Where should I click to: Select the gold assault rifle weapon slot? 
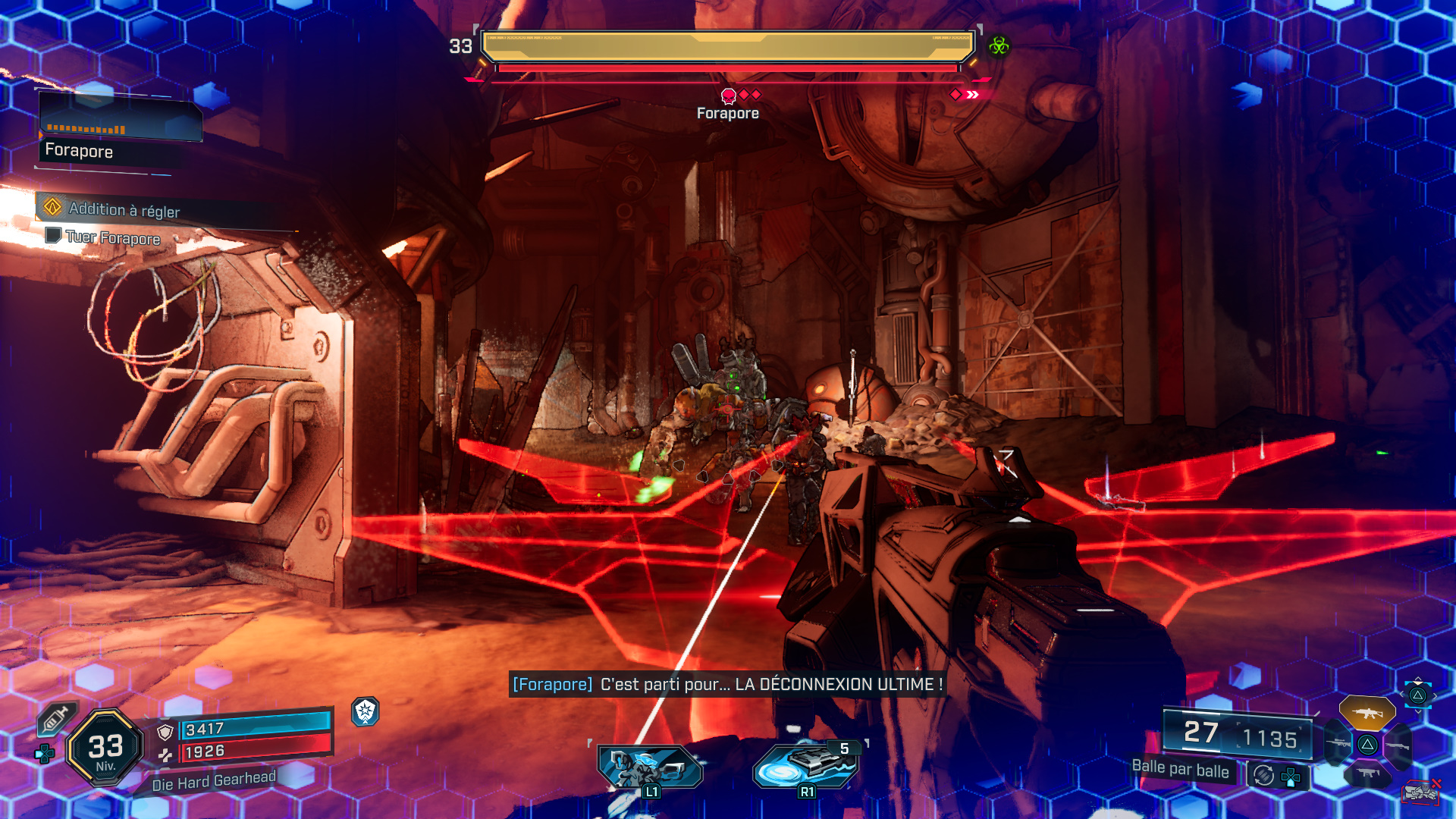(x=1367, y=713)
